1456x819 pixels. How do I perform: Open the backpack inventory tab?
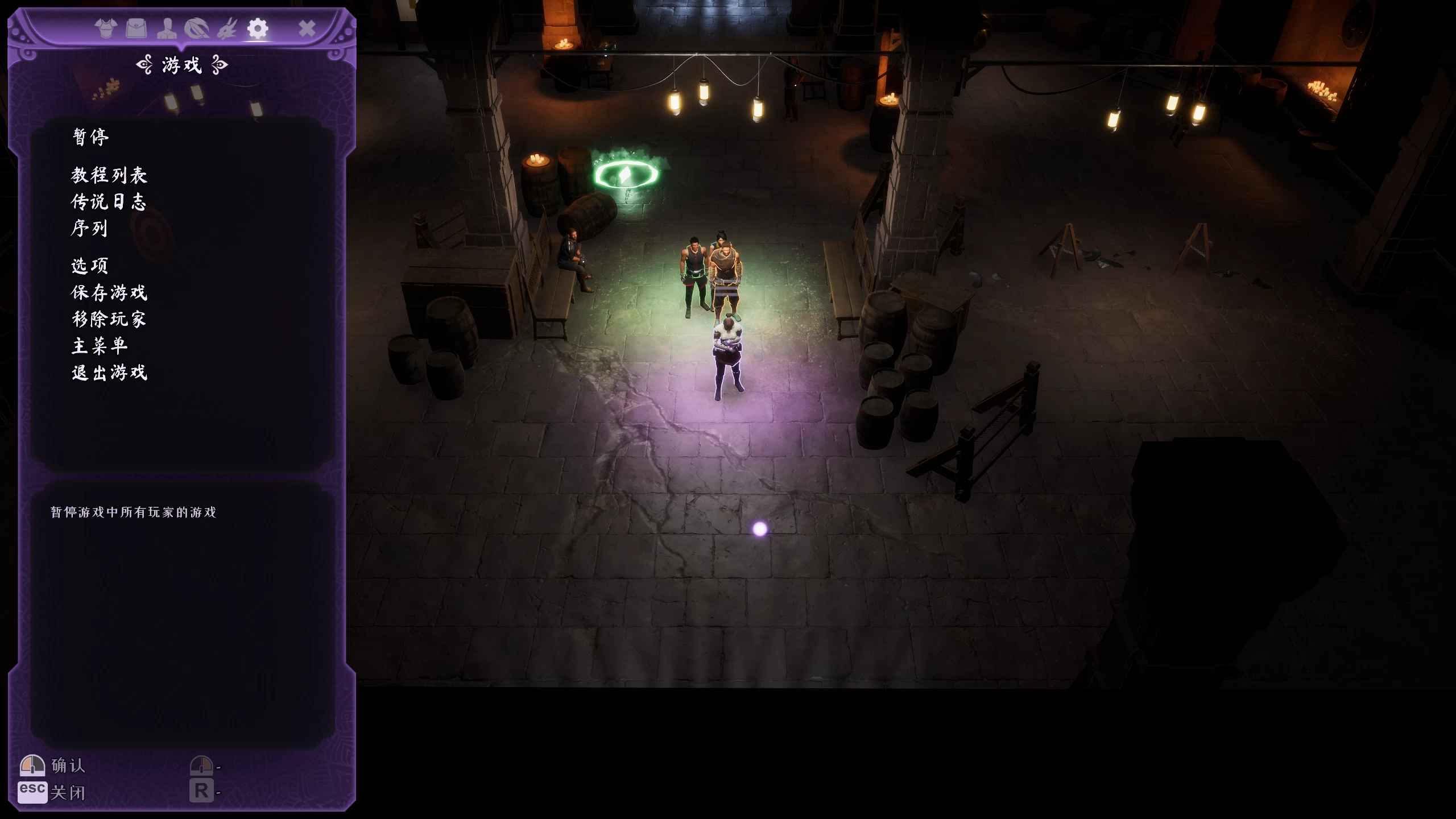pos(136,28)
